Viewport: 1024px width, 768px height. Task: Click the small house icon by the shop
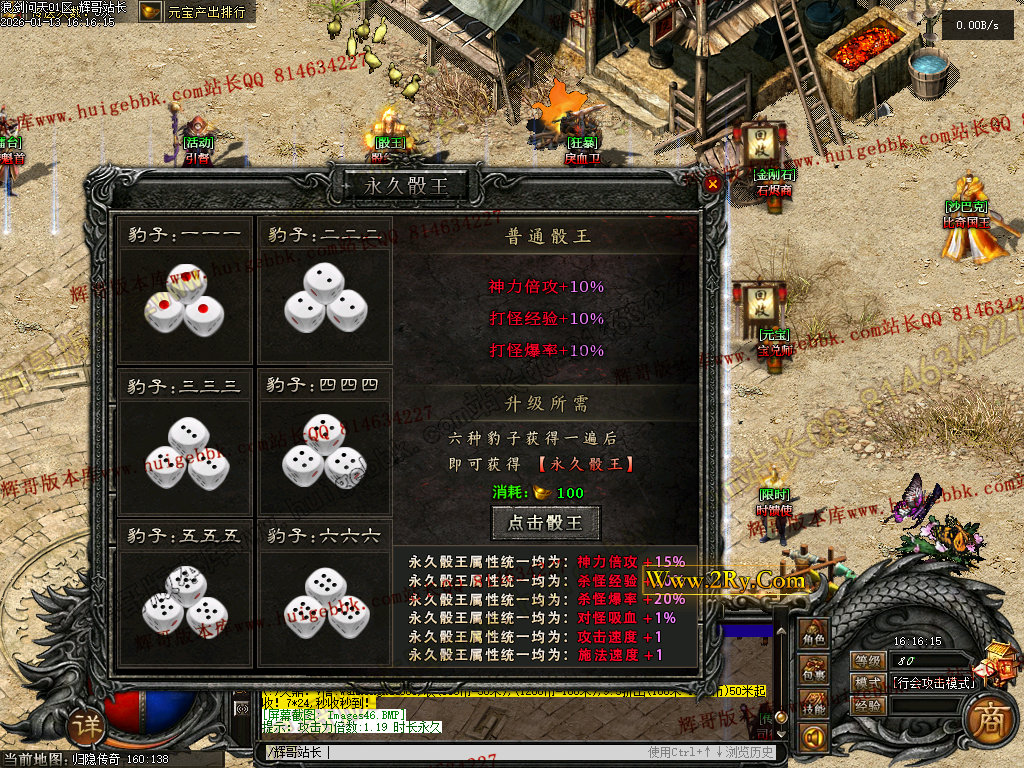click(x=1000, y=660)
